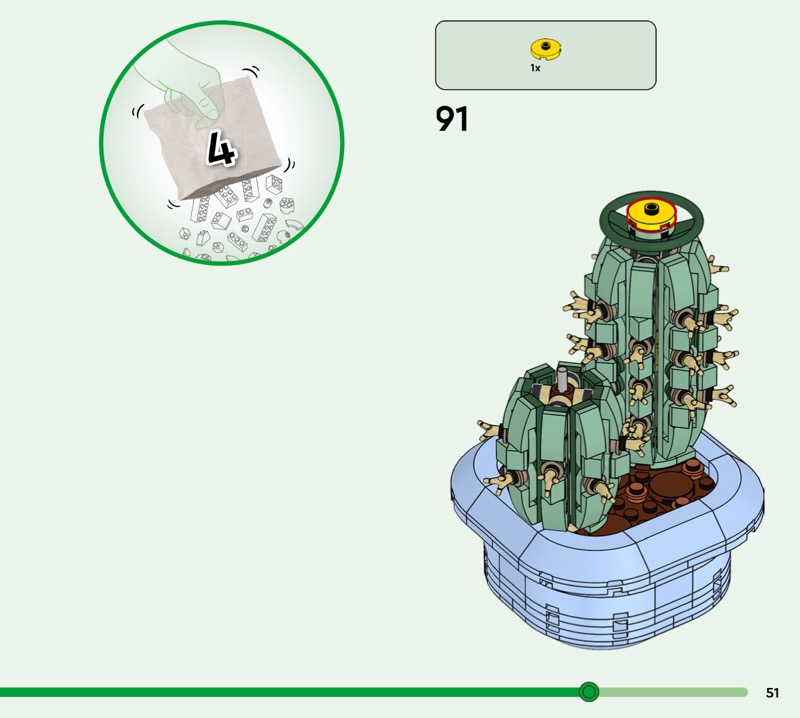Click the green progress slider handle
The height and width of the screenshot is (718, 800).
pos(589,692)
